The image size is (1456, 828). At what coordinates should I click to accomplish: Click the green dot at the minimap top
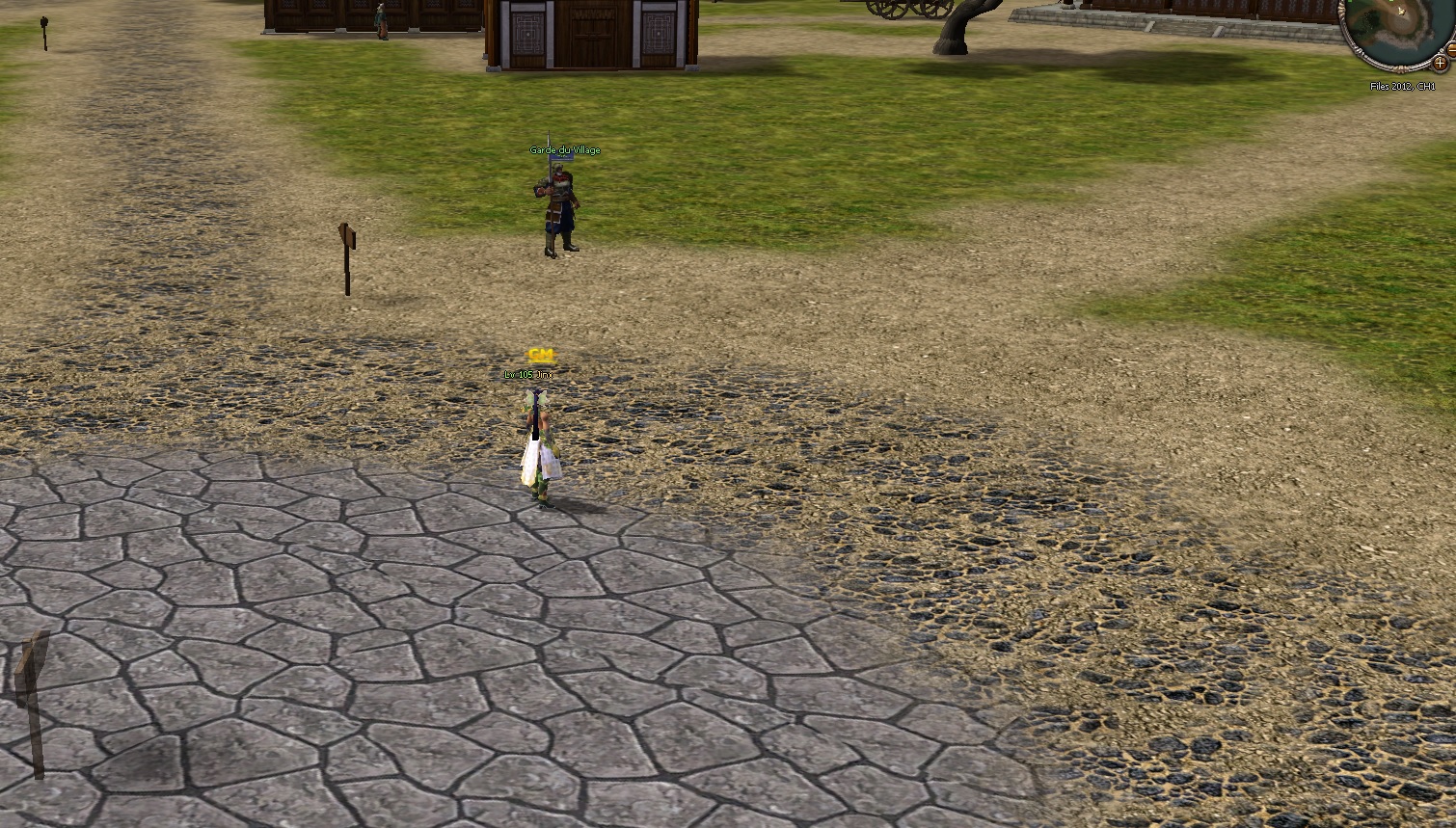[x=1392, y=2]
